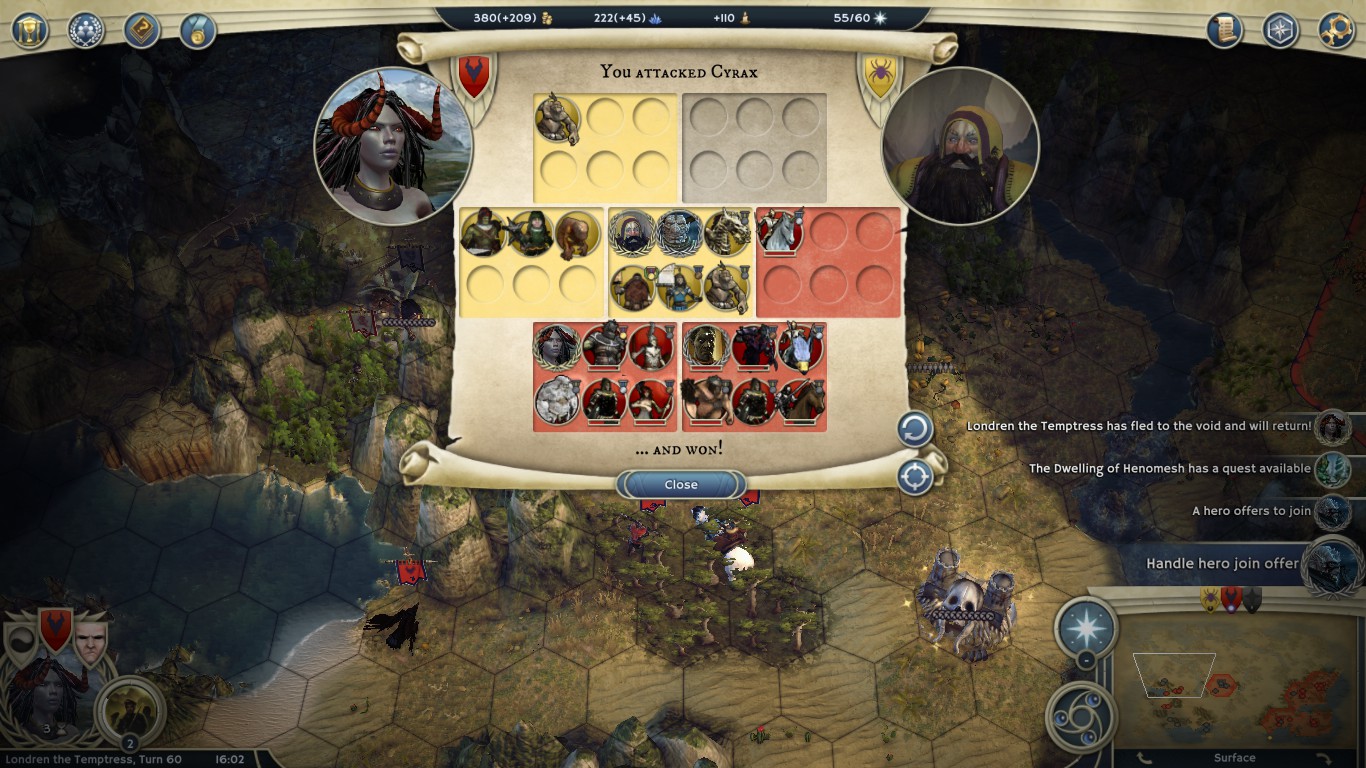Open the hourglass menu icon
The height and width of the screenshot is (768, 1366).
pyautogui.click(x=30, y=30)
